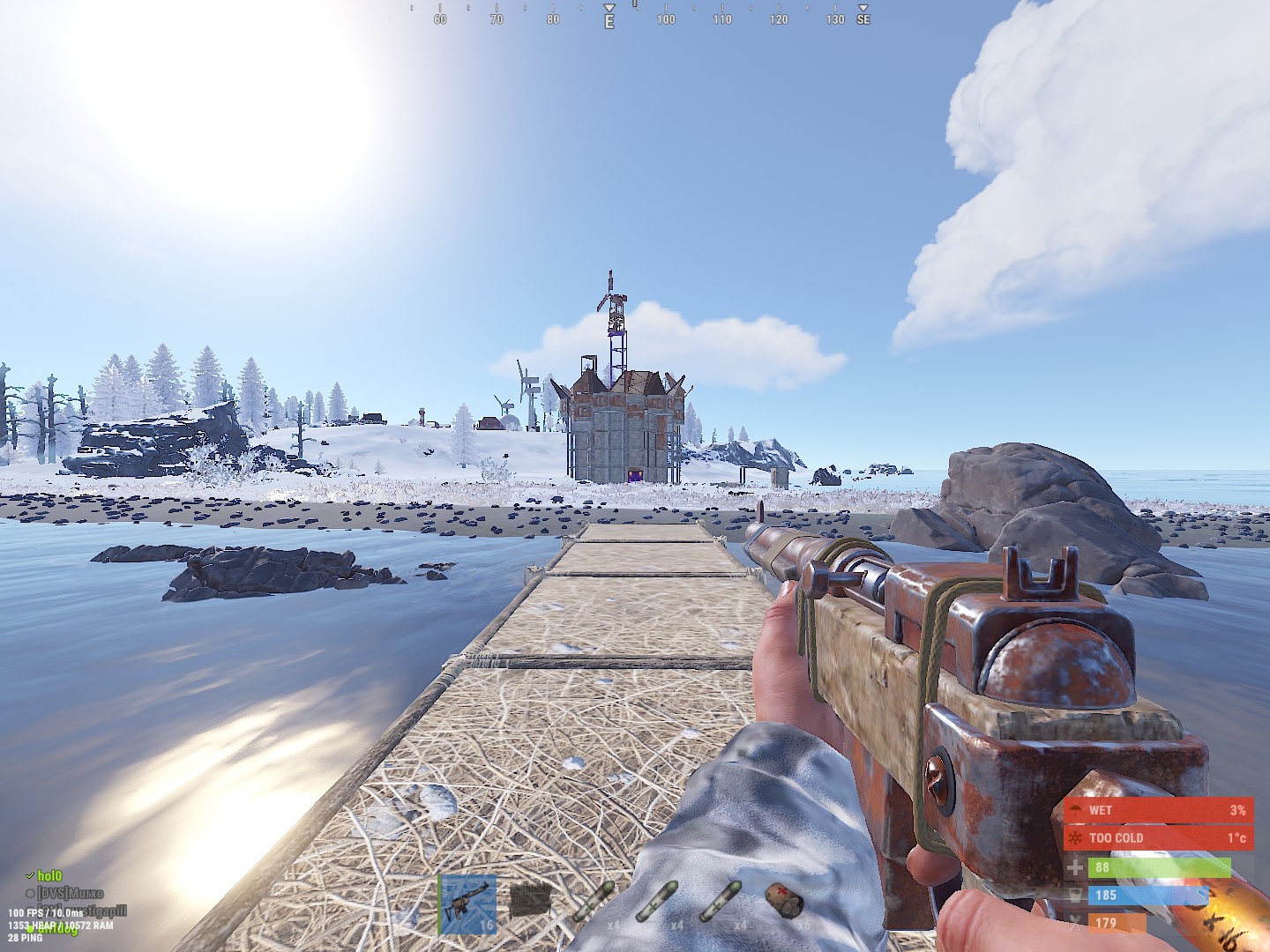The height and width of the screenshot is (952, 1270).
Task: Click the status circle beside [DVS]Murxo
Action: click(31, 892)
